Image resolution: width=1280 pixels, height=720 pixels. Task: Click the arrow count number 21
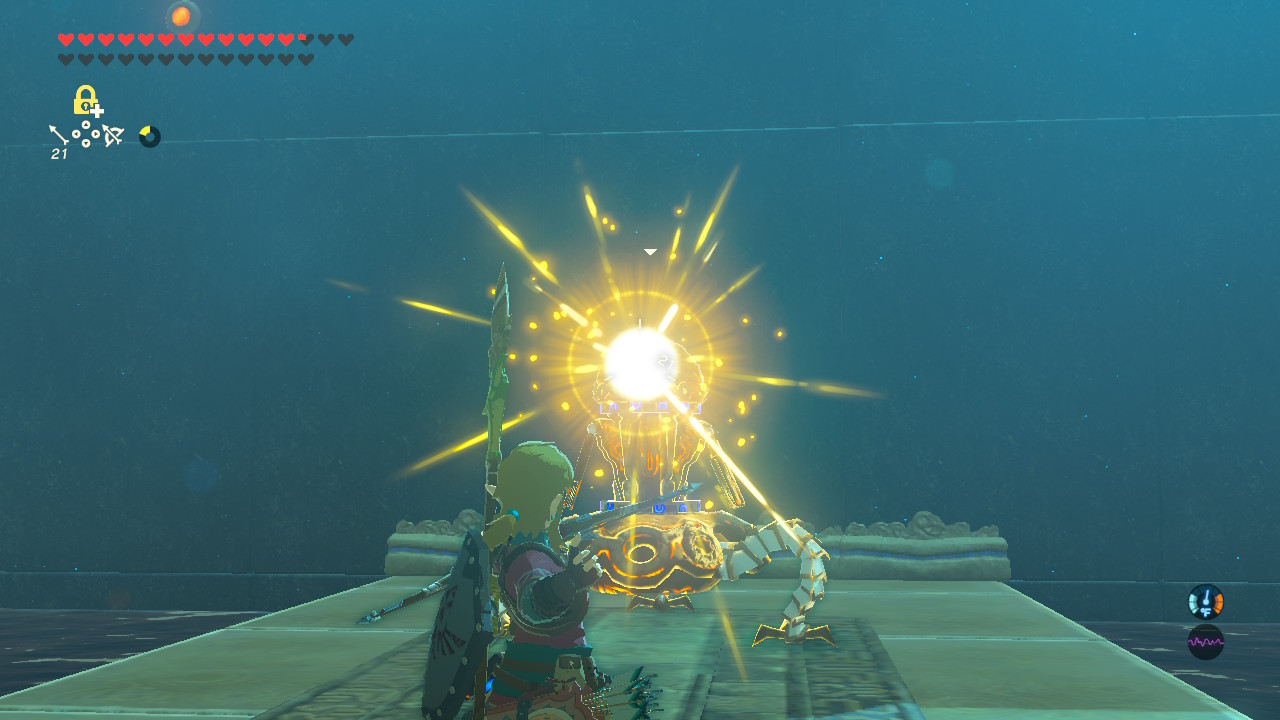[60, 152]
